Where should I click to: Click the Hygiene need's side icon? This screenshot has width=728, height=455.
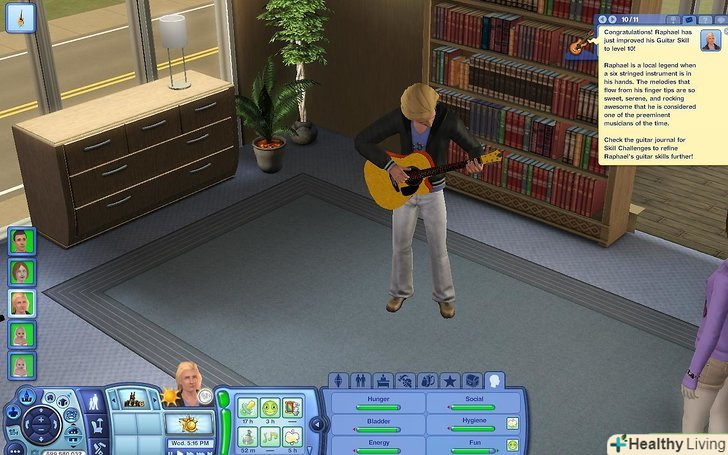[x=512, y=423]
